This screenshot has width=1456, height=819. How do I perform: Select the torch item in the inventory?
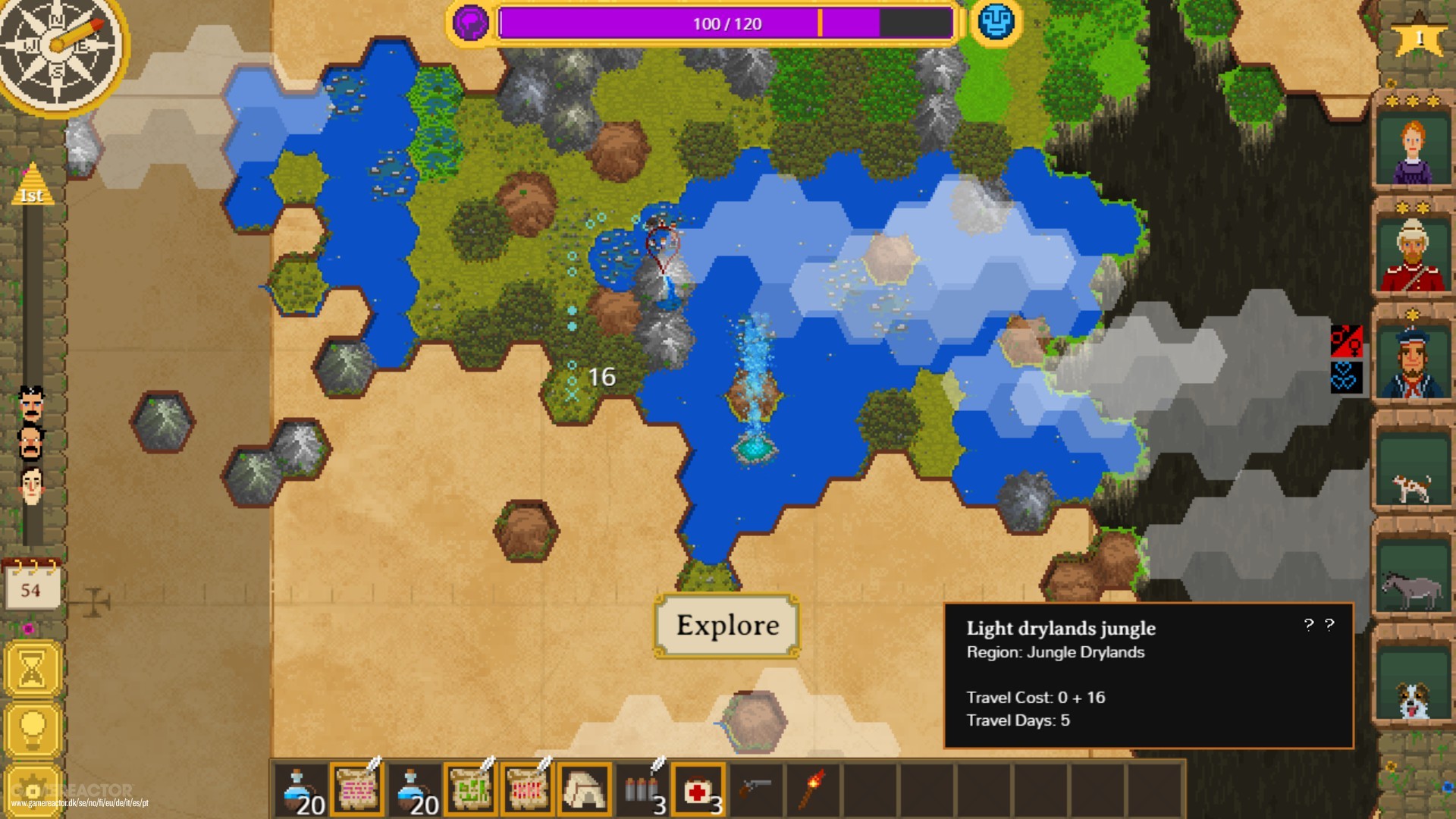(x=814, y=789)
